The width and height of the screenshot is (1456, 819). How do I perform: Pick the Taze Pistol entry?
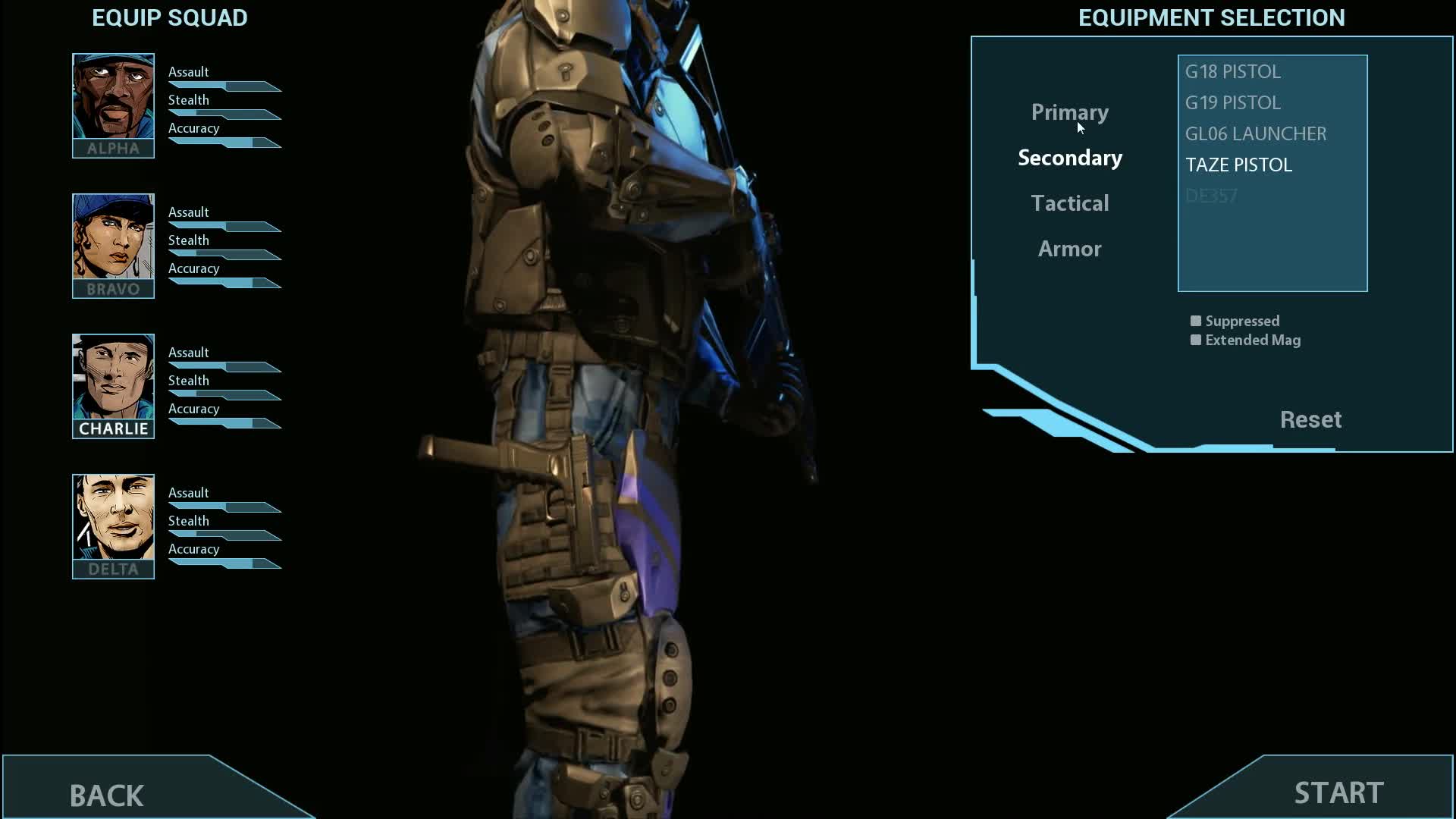[x=1238, y=165]
